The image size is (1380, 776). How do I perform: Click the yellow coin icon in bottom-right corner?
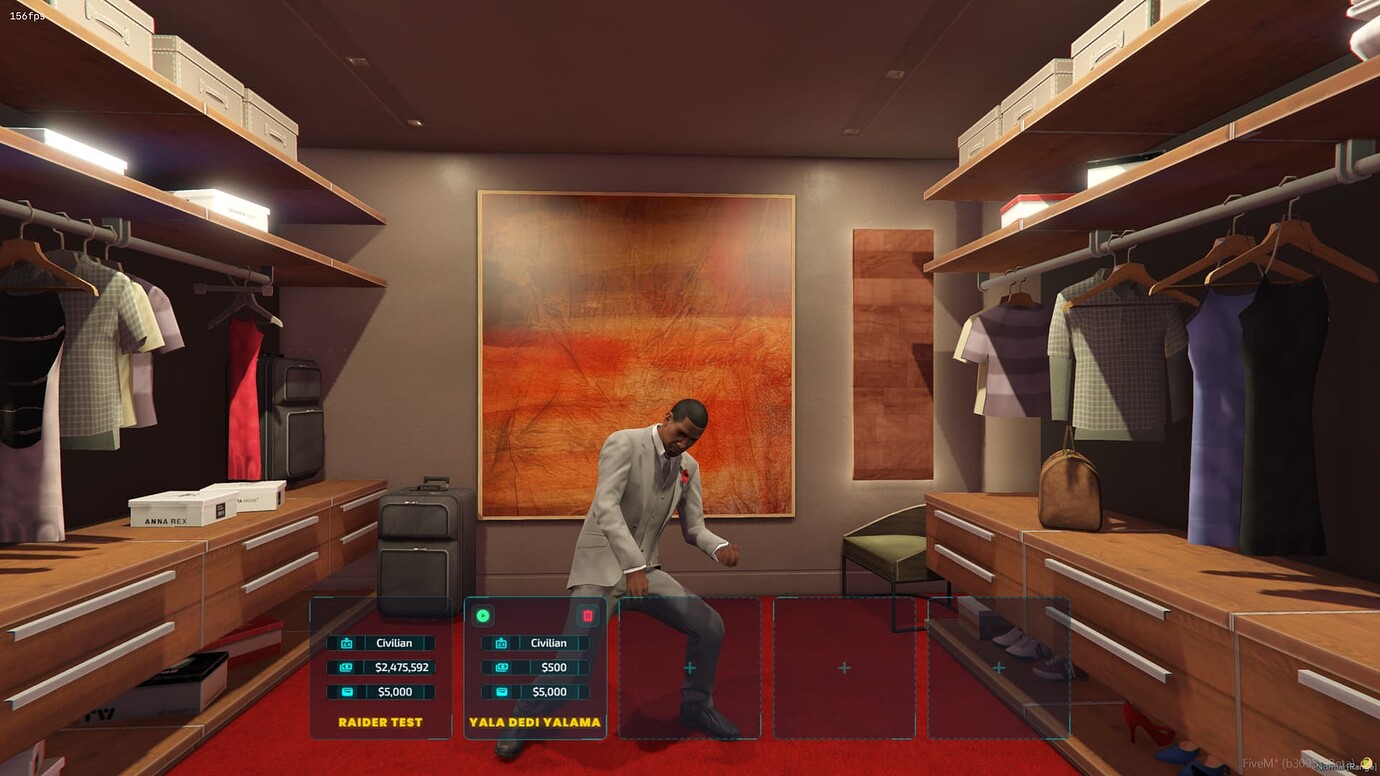coord(1369,764)
